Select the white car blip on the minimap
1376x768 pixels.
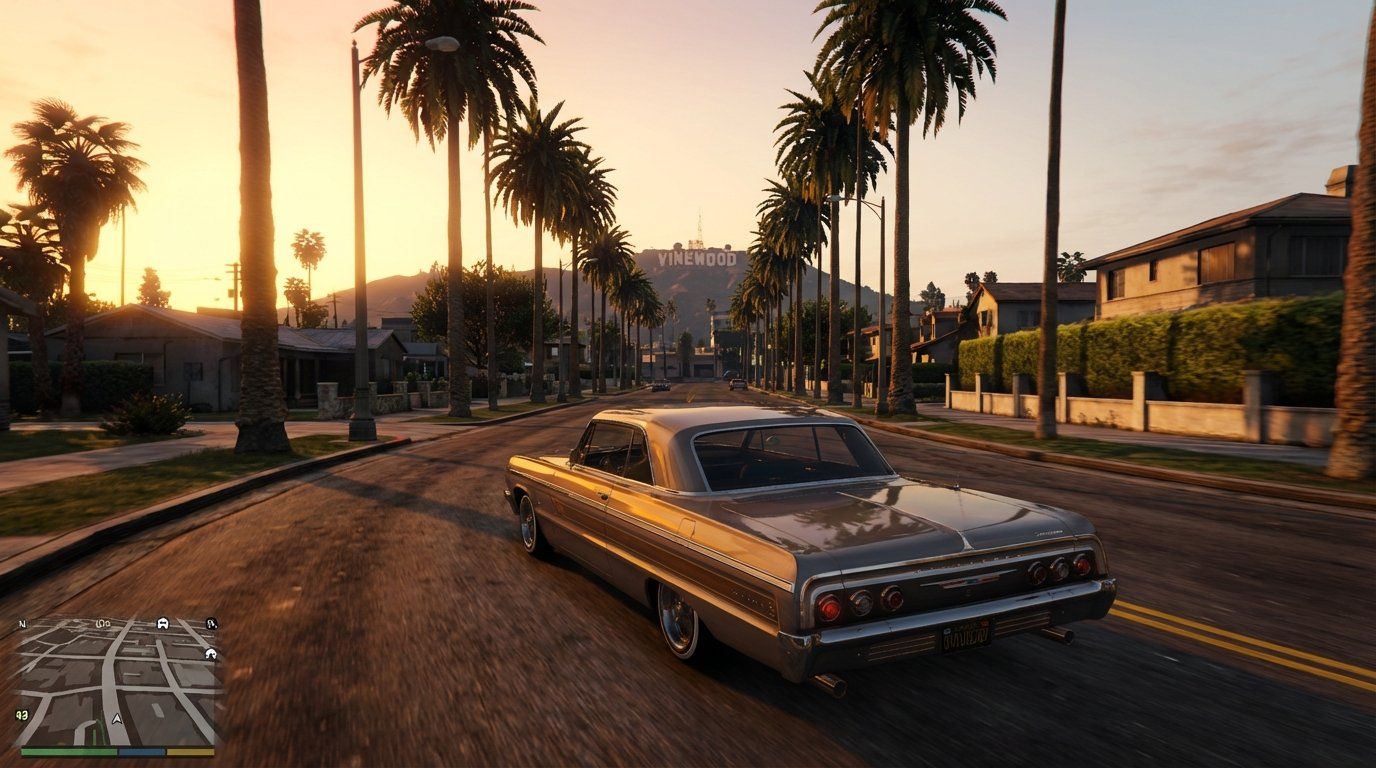pos(163,623)
